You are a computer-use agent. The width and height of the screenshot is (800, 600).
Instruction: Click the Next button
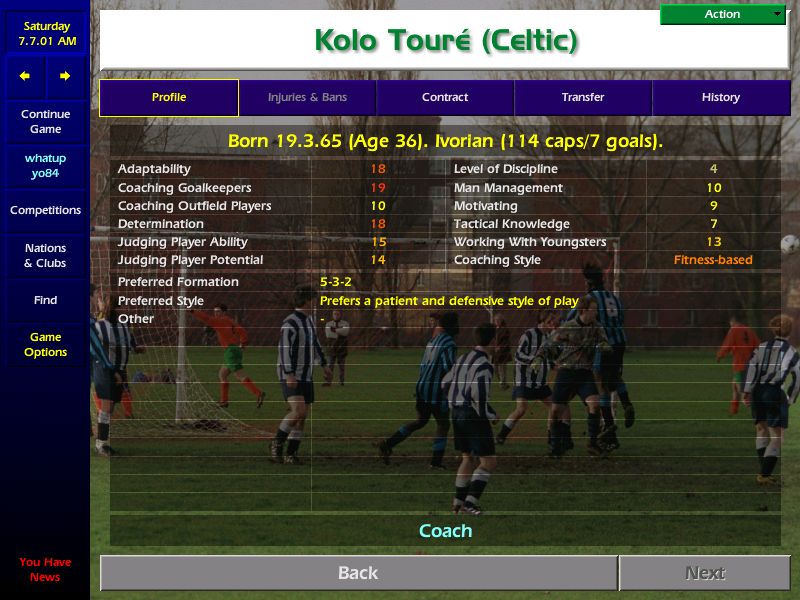(705, 573)
